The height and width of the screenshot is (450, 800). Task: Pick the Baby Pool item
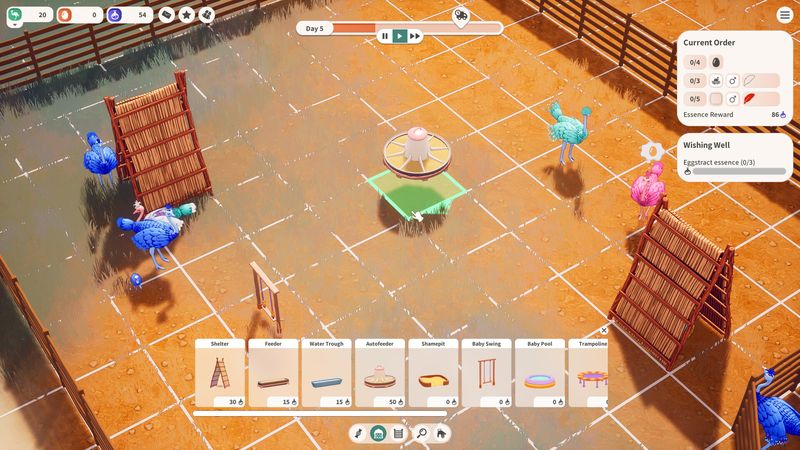point(540,373)
